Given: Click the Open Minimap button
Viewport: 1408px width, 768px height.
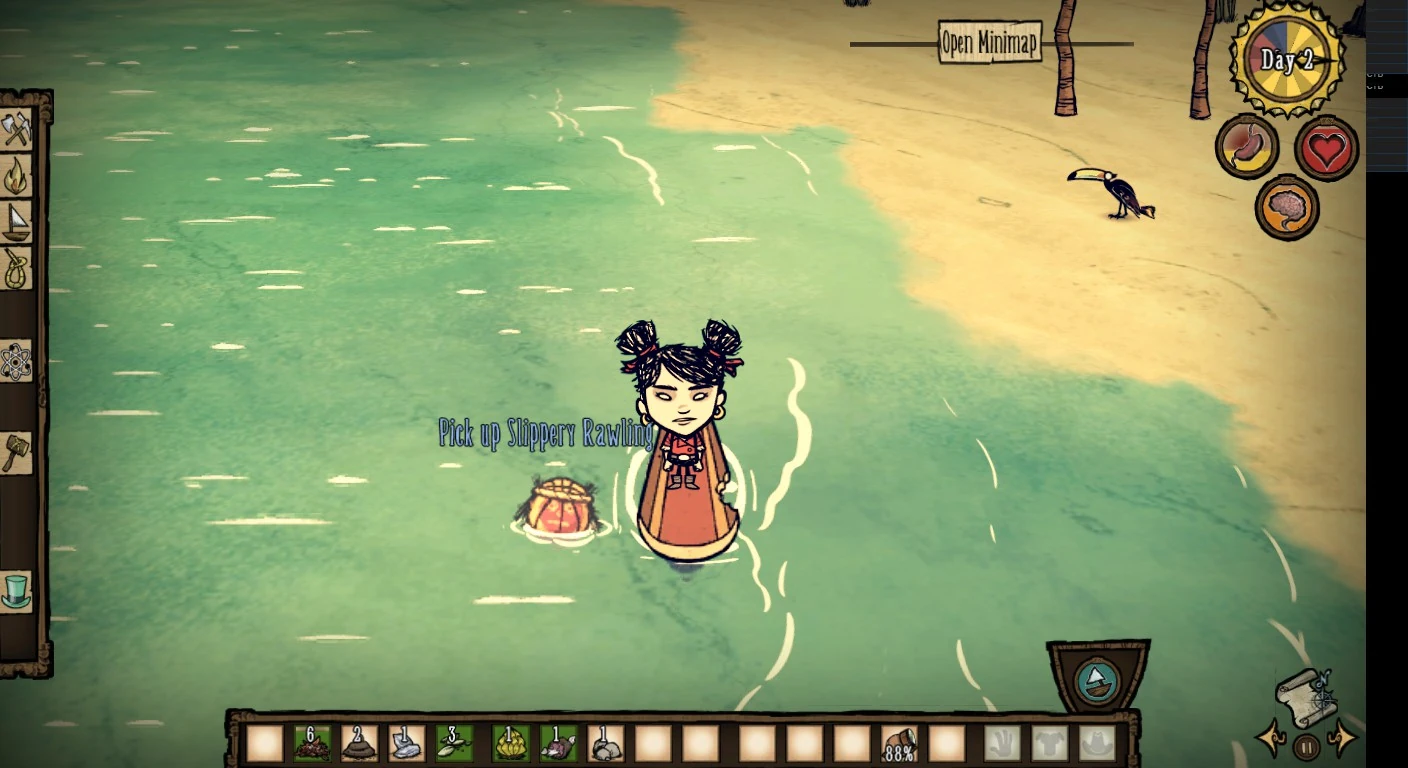Looking at the screenshot, I should tap(988, 42).
